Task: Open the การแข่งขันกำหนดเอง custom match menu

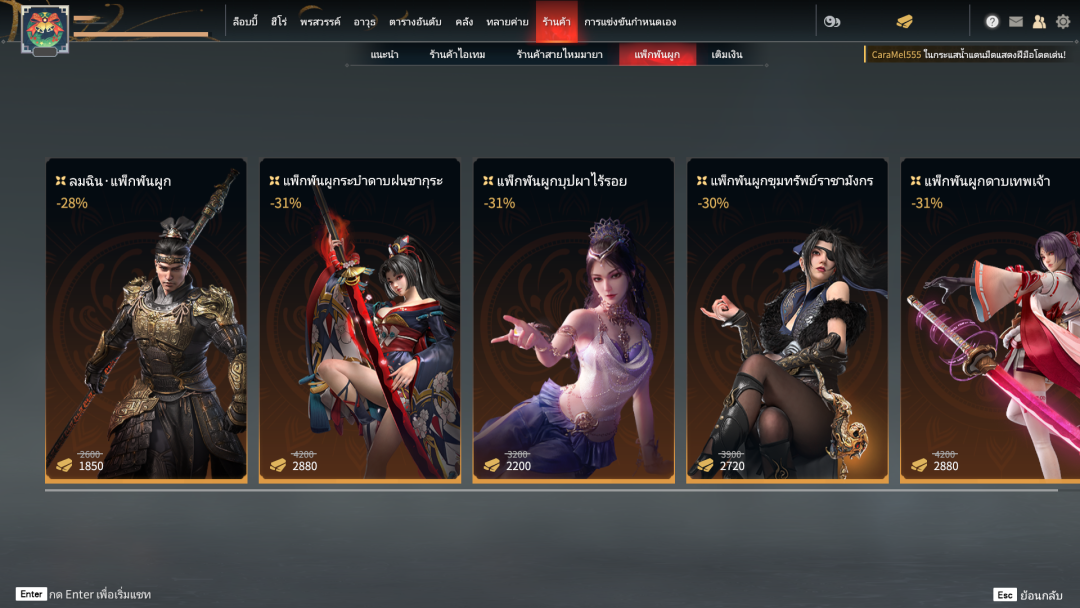Action: pos(630,21)
